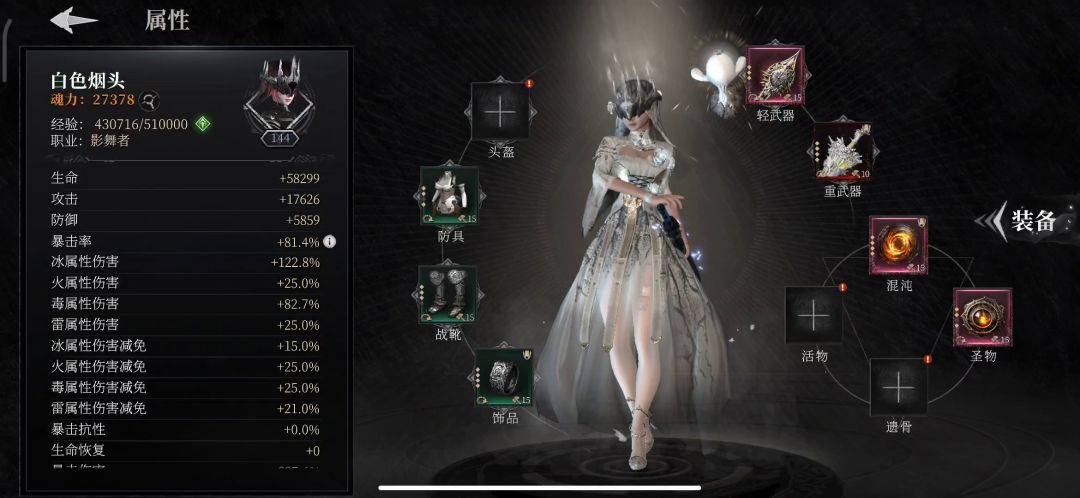Image resolution: width=1080 pixels, height=498 pixels.
Task: Select the 战靴 boots slot
Action: click(448, 294)
